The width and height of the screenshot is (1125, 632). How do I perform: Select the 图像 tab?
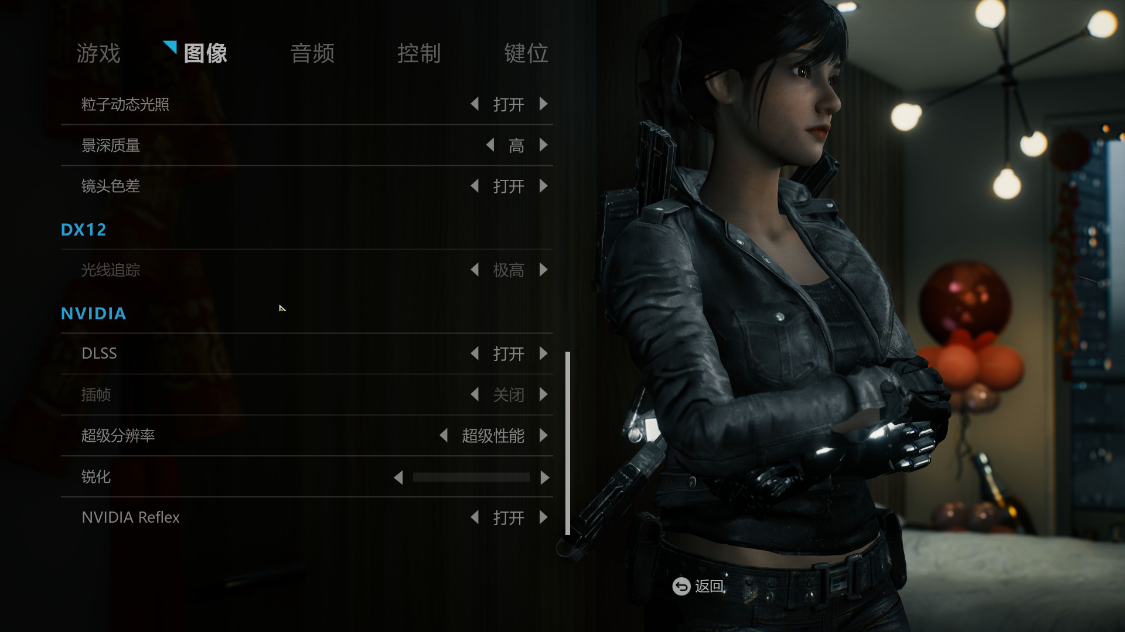click(x=205, y=54)
